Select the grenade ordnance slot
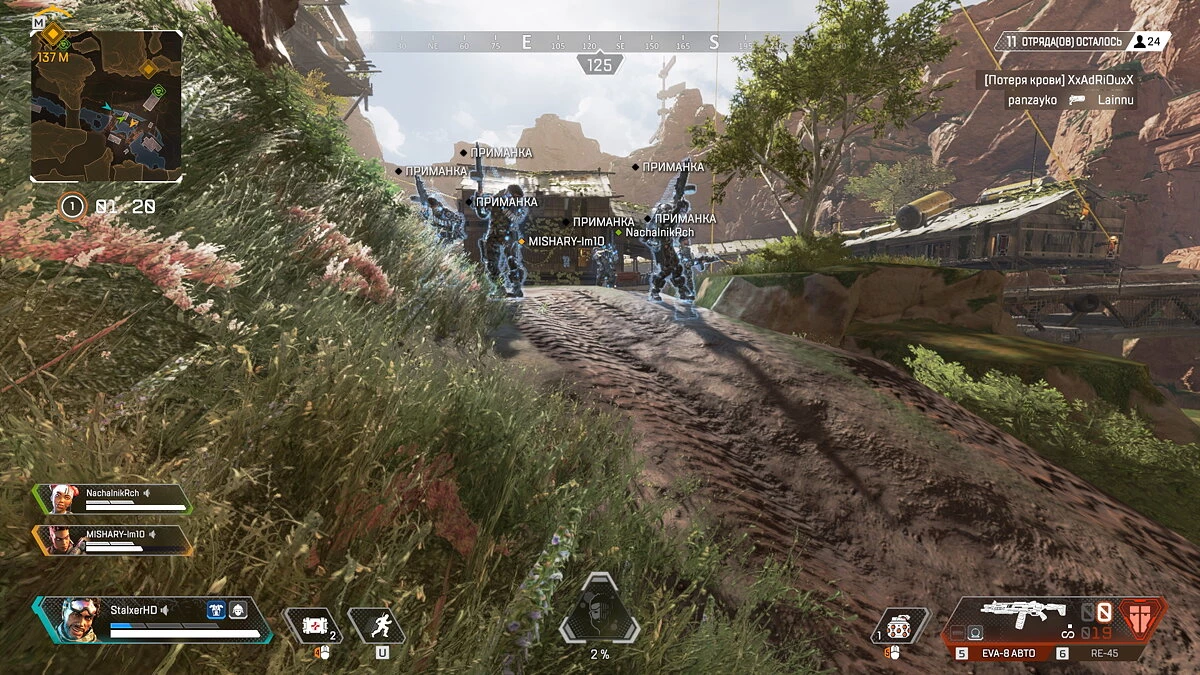This screenshot has width=1200, height=675. (901, 624)
